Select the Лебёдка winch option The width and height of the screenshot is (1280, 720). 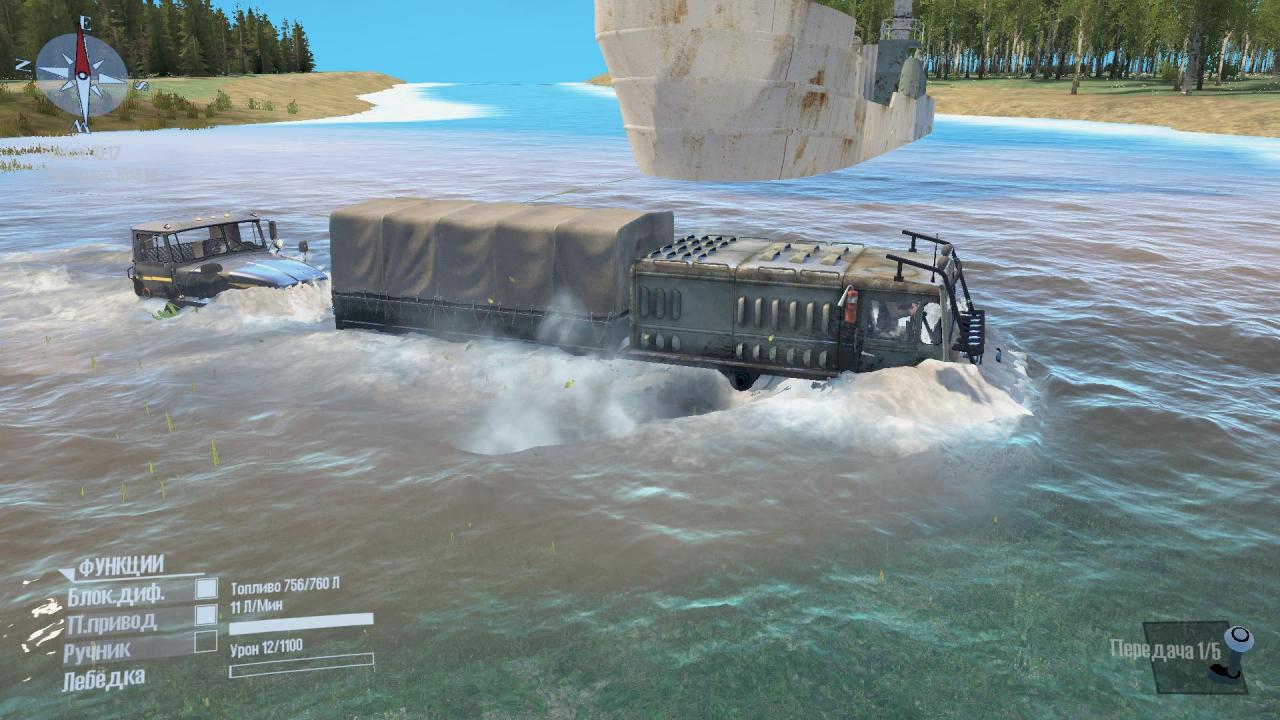click(x=103, y=679)
